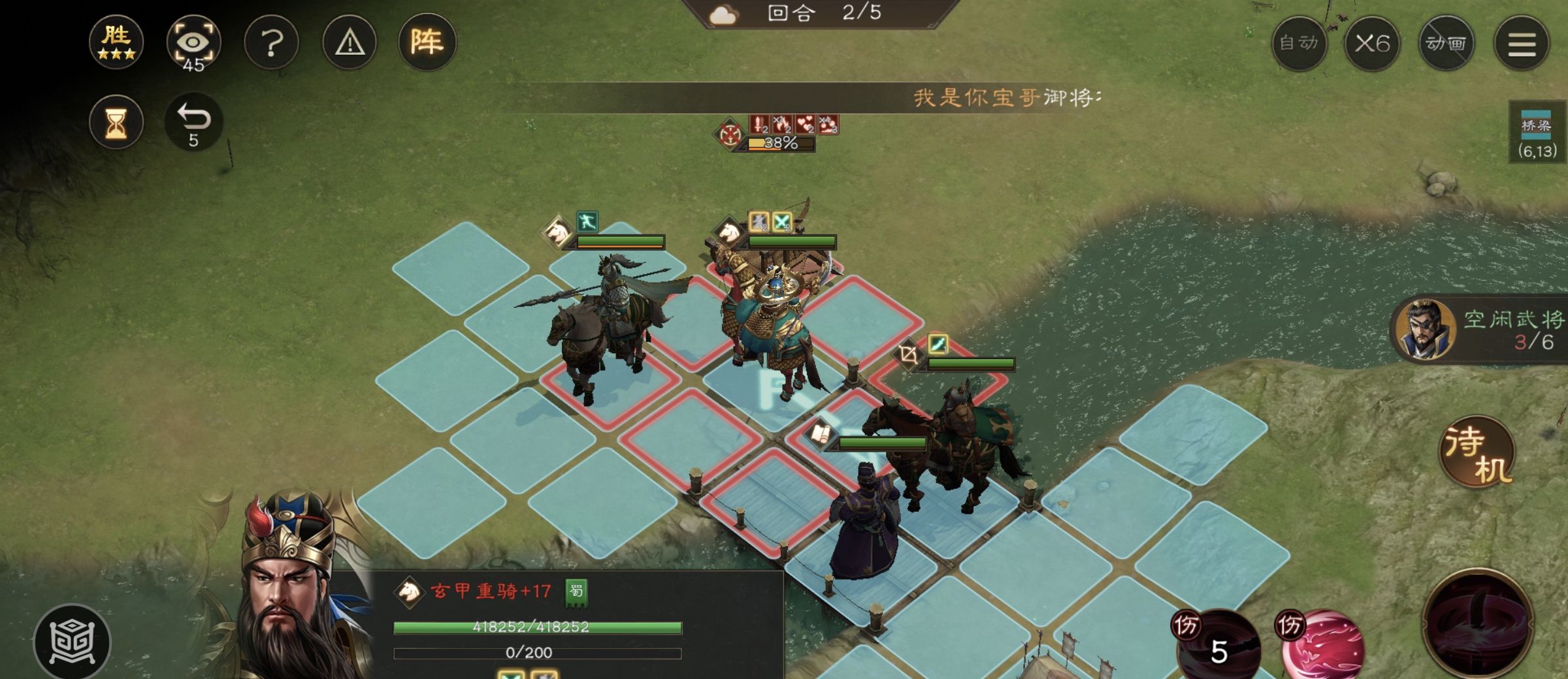The image size is (1568, 679).
Task: Open the 胜 three-star victory conditions icon
Action: pyautogui.click(x=115, y=42)
